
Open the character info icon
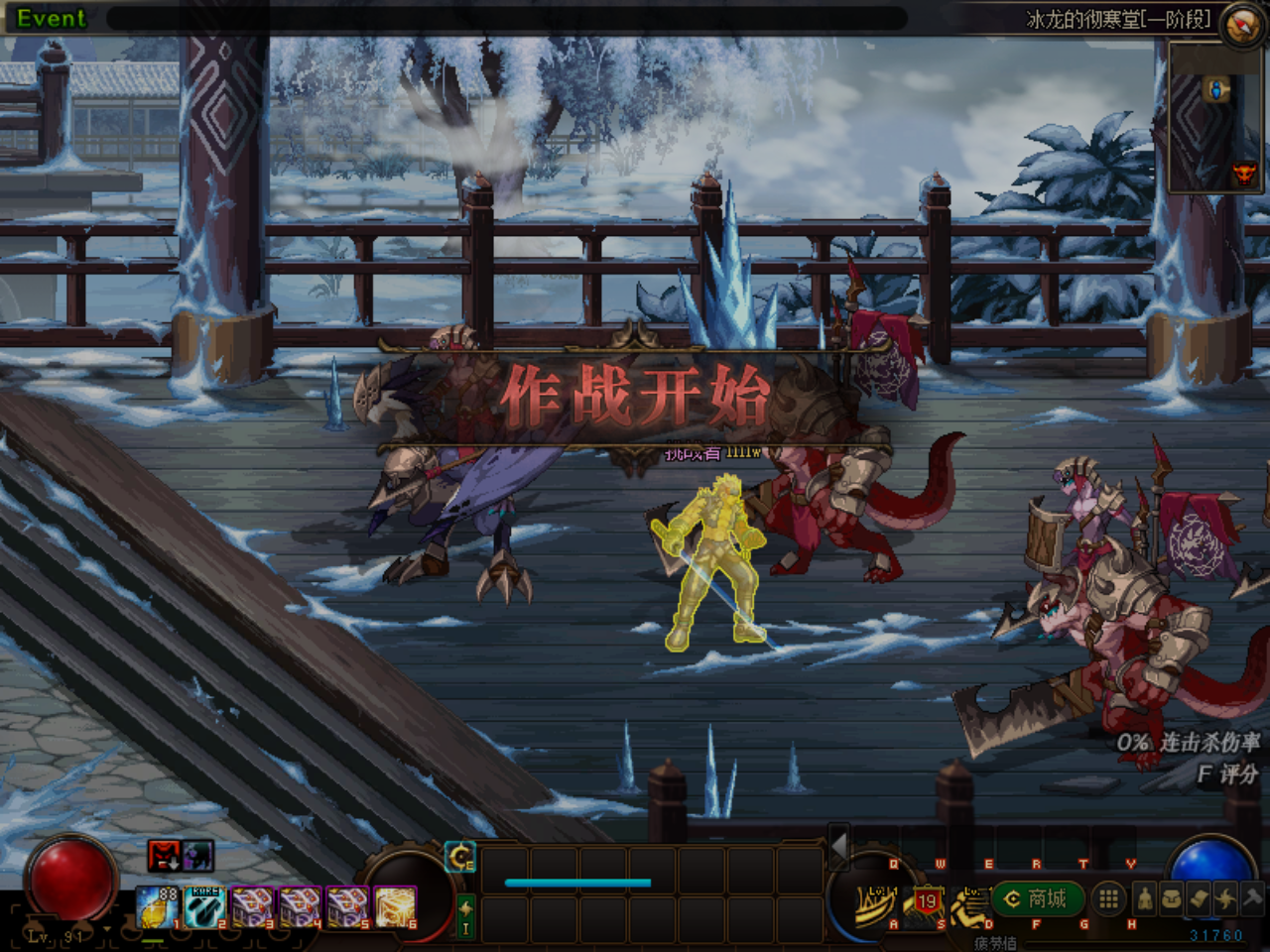1144,898
